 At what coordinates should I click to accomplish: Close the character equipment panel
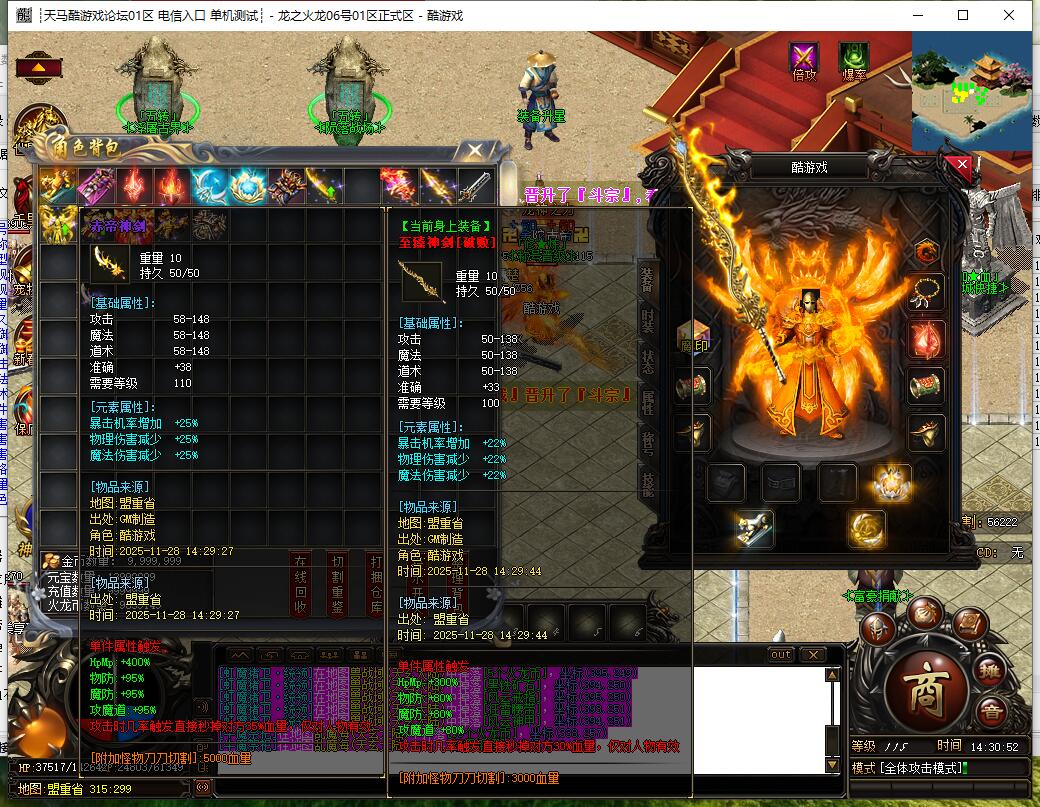tap(962, 166)
